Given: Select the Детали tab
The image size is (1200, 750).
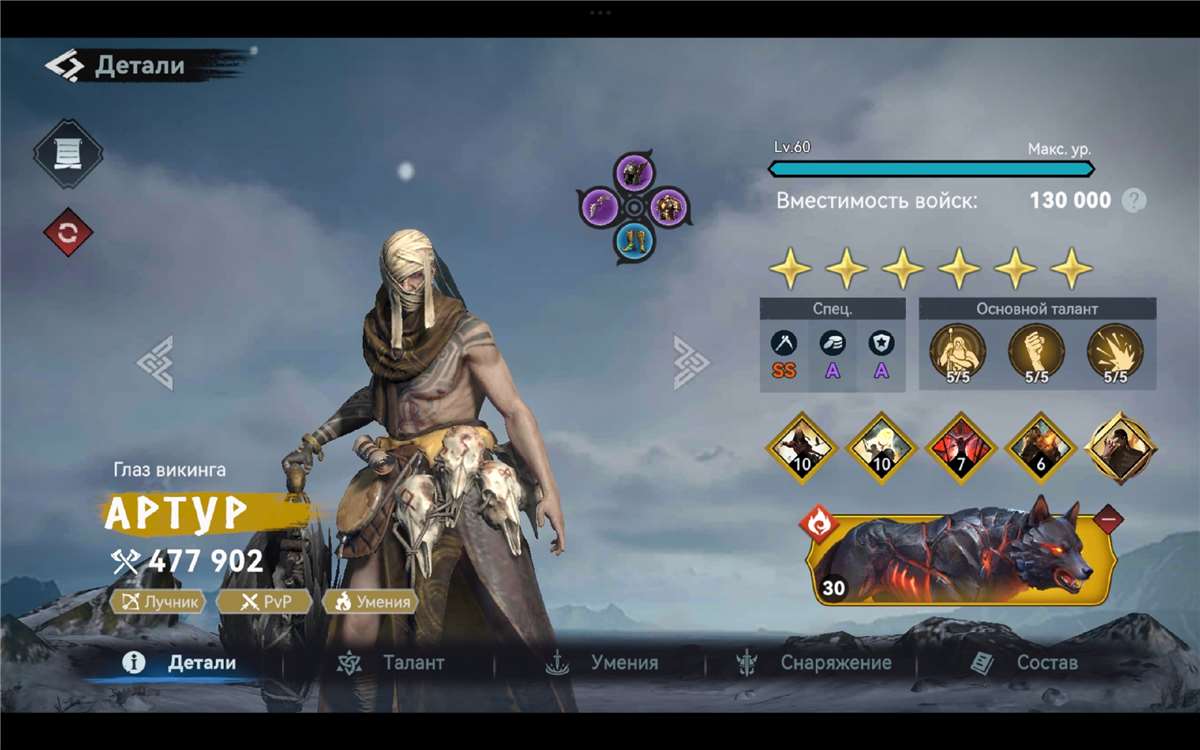Looking at the screenshot, I should click(180, 663).
